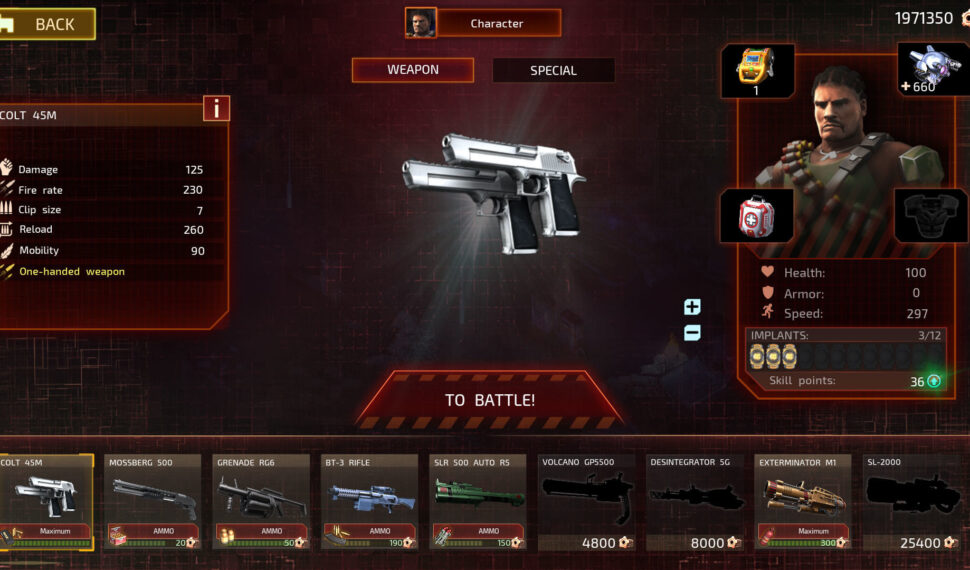
Task: Pick the BT-3 Rifle card
Action: pos(370,502)
